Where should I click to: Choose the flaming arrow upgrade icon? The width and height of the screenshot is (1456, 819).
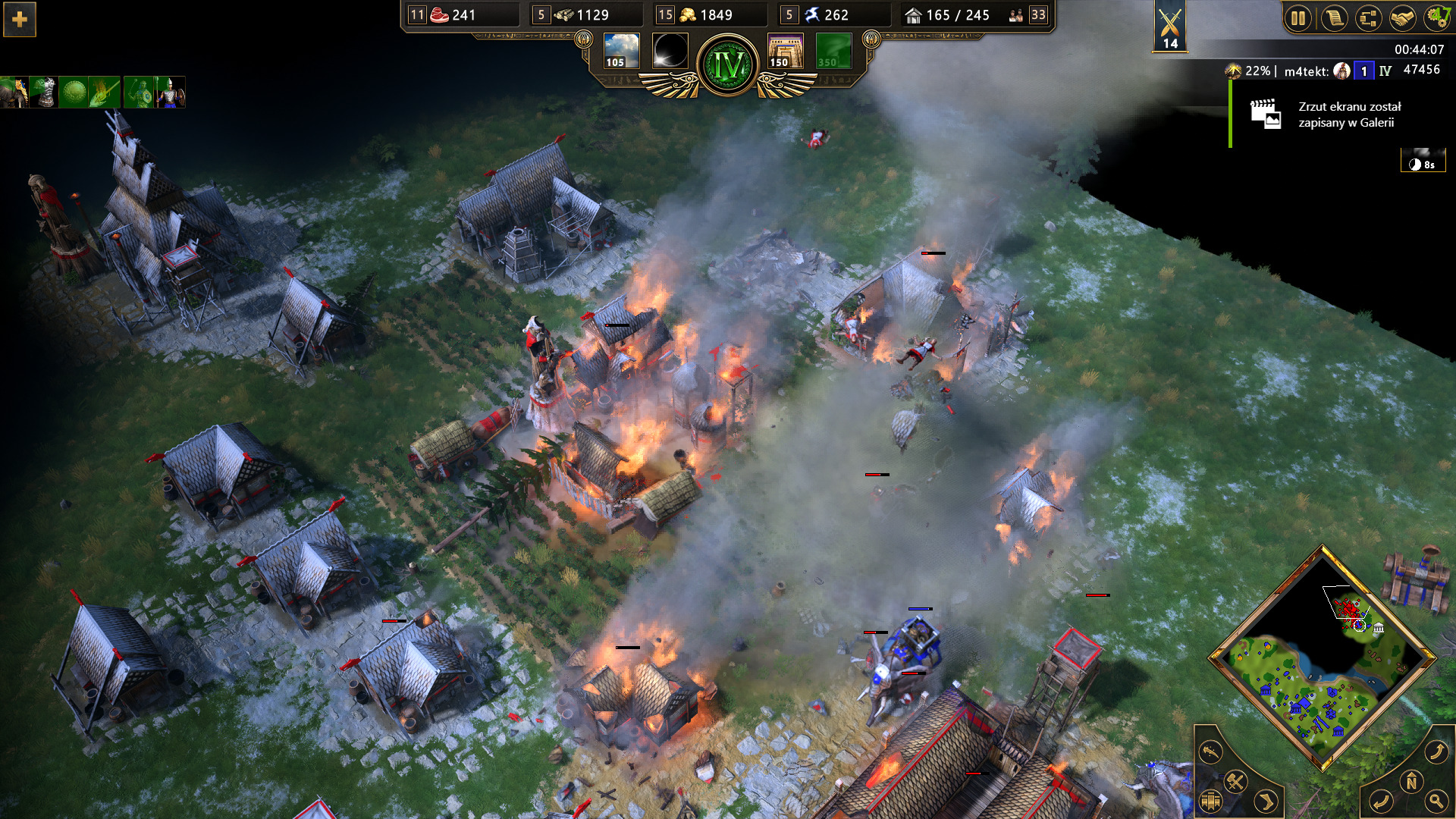[105, 93]
